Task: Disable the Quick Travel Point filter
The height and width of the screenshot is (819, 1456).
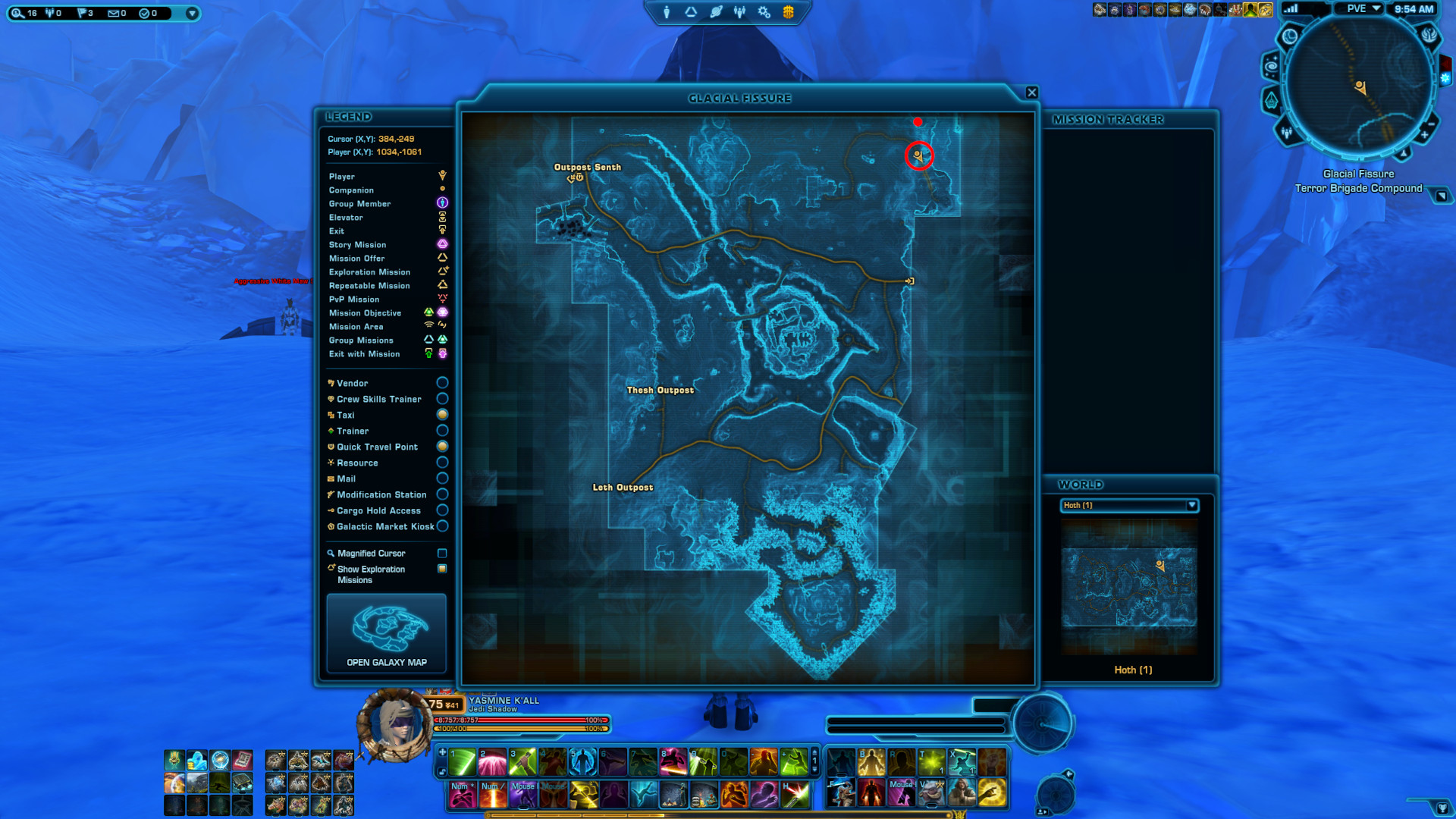Action: [444, 447]
